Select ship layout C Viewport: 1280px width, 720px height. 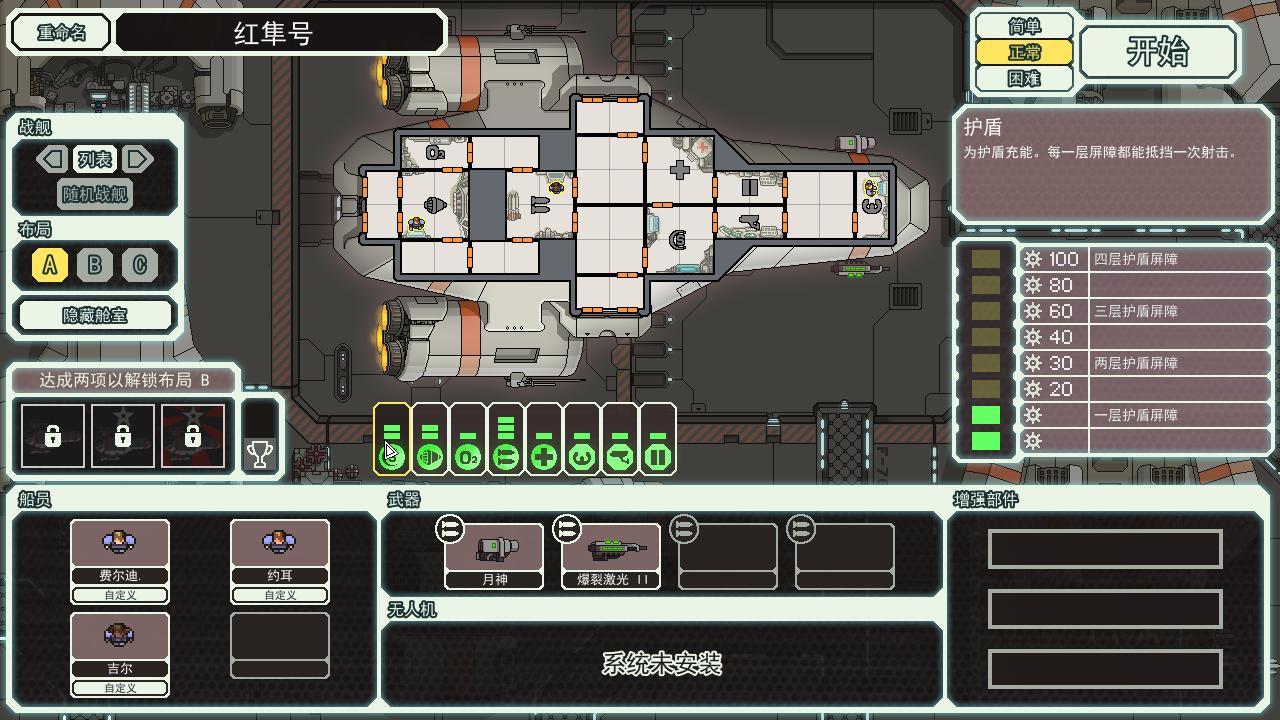[x=140, y=265]
